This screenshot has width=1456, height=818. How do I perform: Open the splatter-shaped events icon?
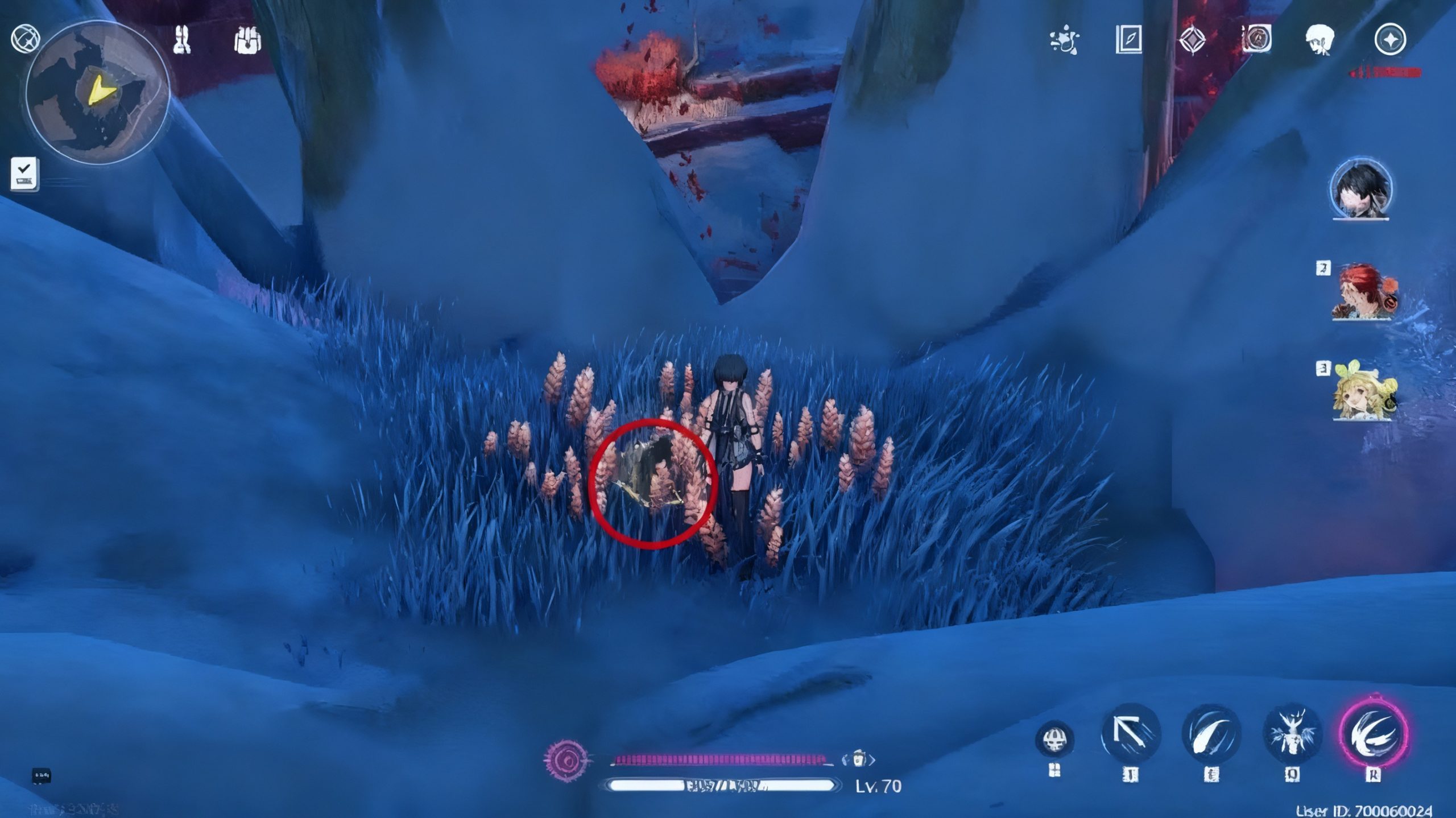[1064, 40]
